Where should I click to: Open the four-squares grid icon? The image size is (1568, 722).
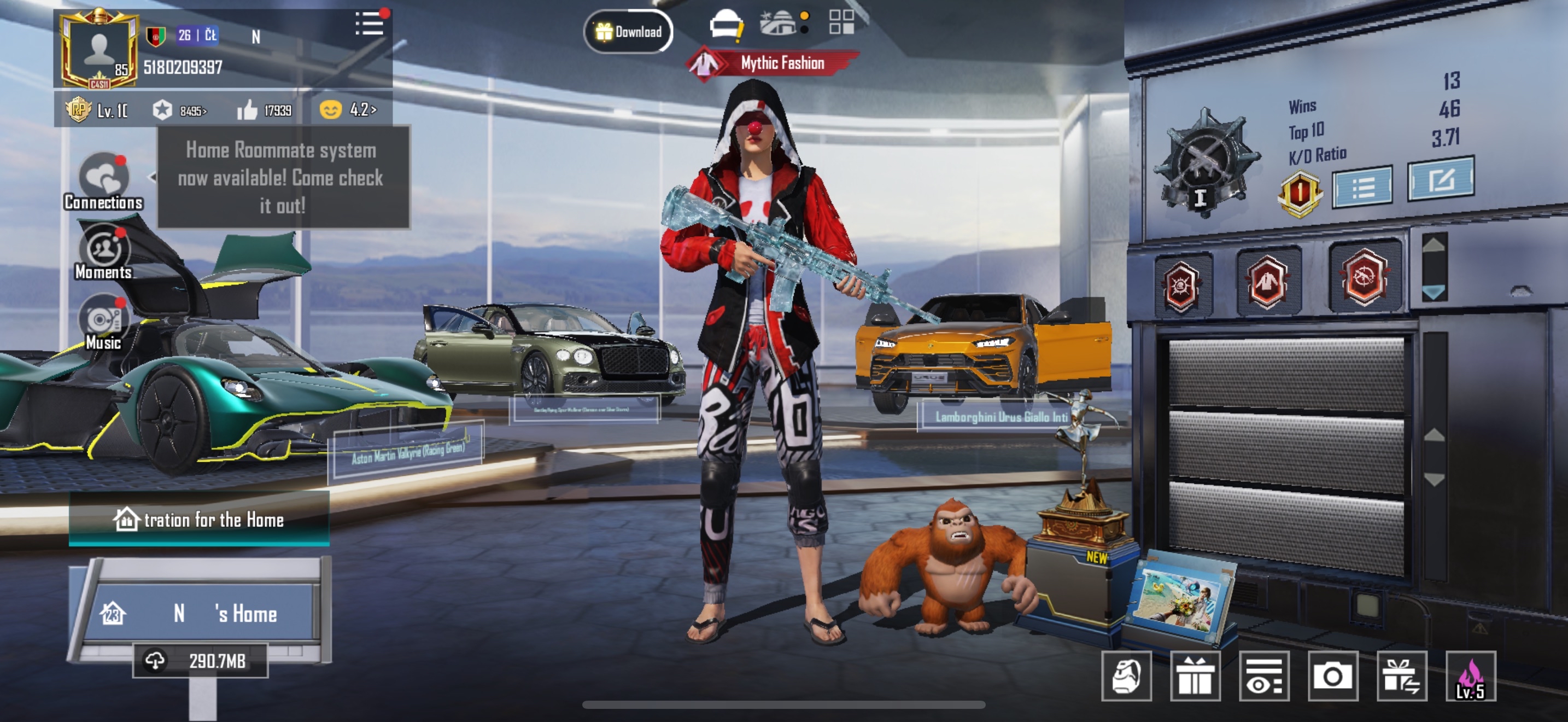click(x=841, y=22)
